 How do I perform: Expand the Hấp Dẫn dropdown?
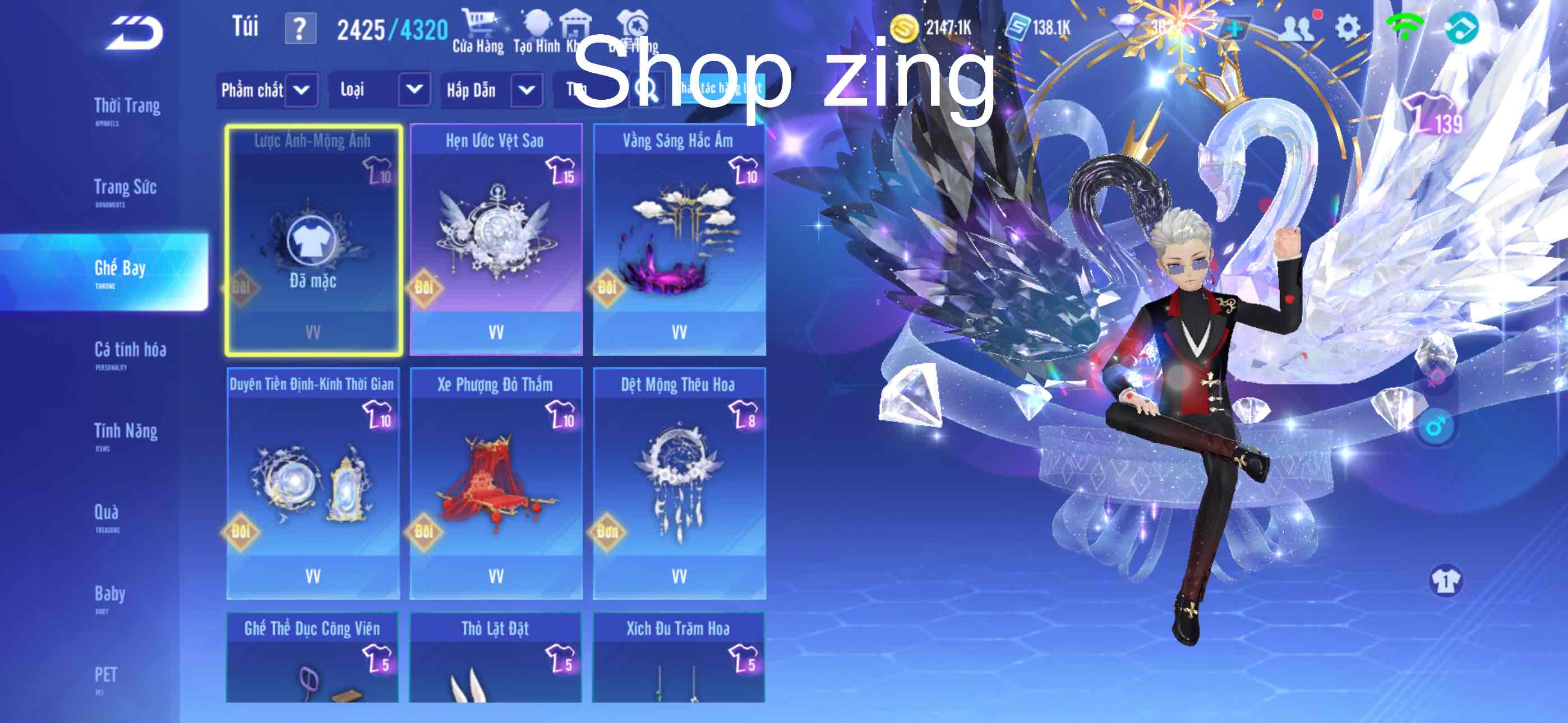(x=492, y=90)
